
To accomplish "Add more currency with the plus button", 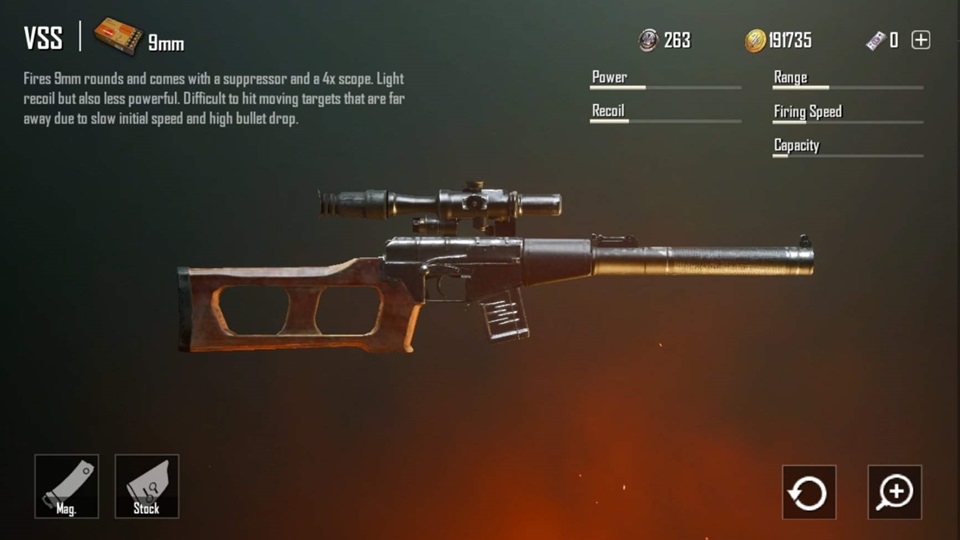I will (x=921, y=40).
